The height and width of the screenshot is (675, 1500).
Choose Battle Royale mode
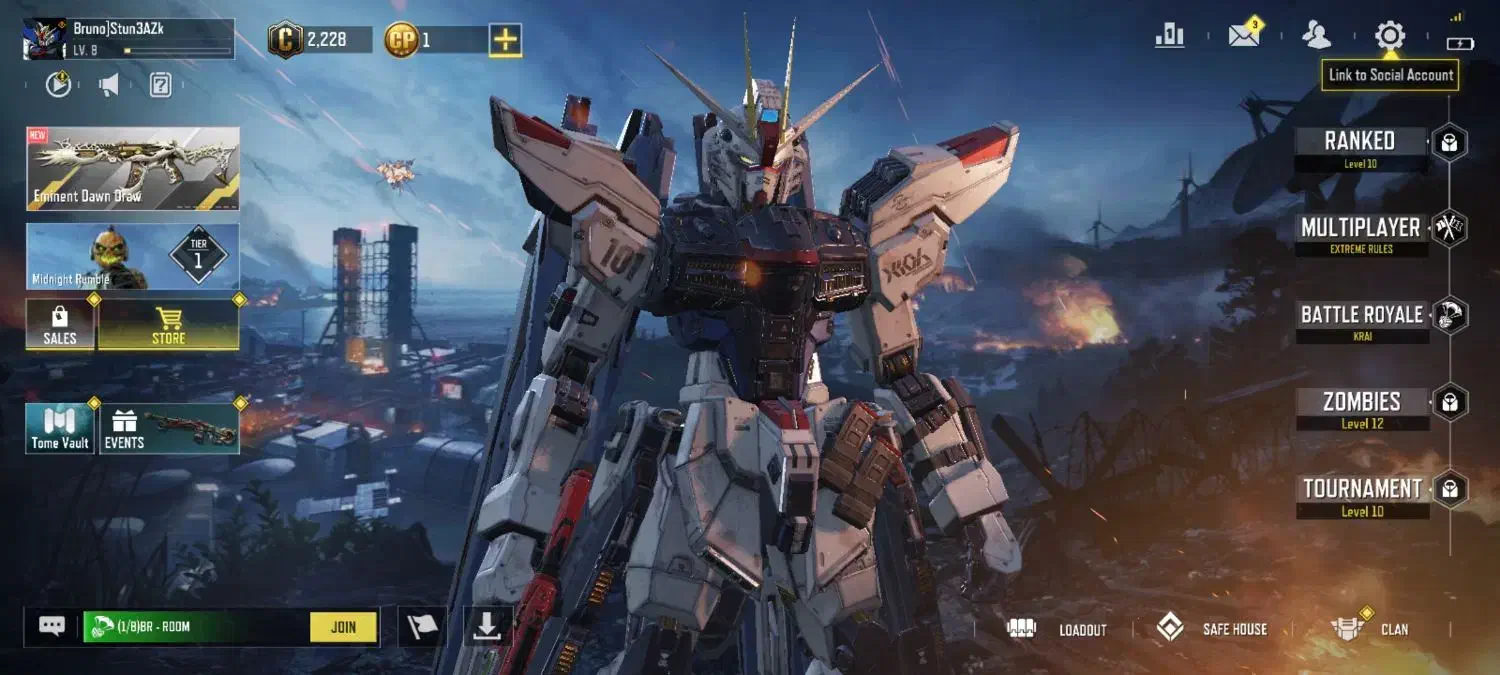pyautogui.click(x=1361, y=316)
